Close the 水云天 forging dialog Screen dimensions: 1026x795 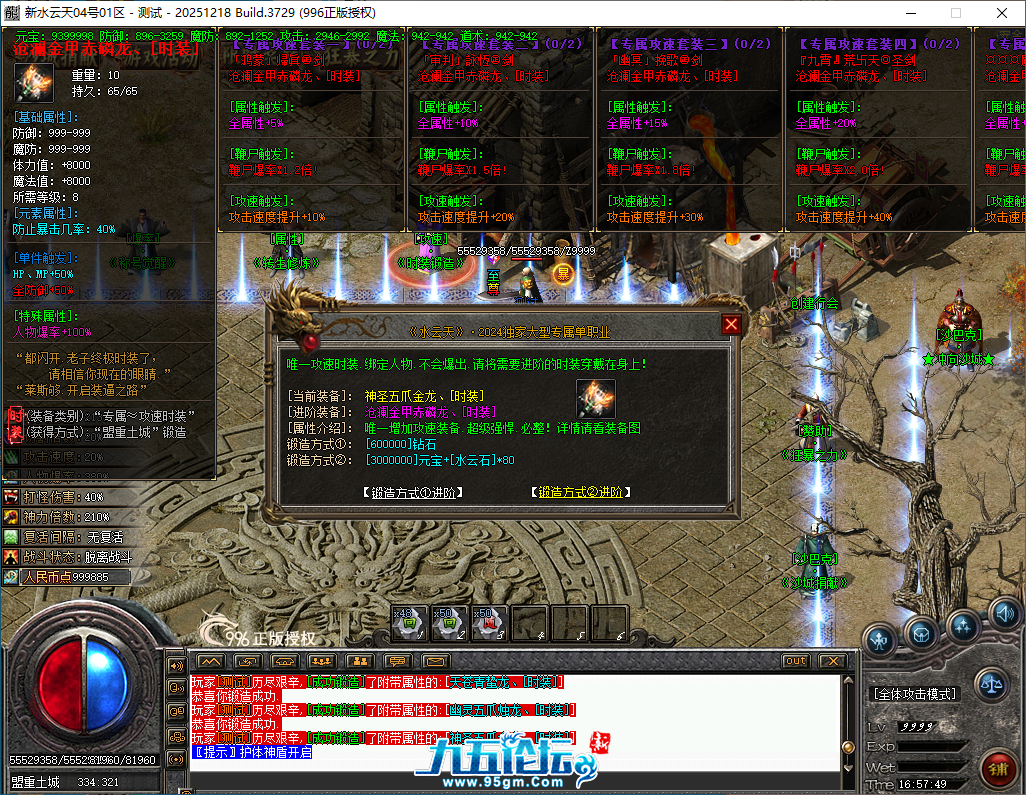(x=732, y=325)
